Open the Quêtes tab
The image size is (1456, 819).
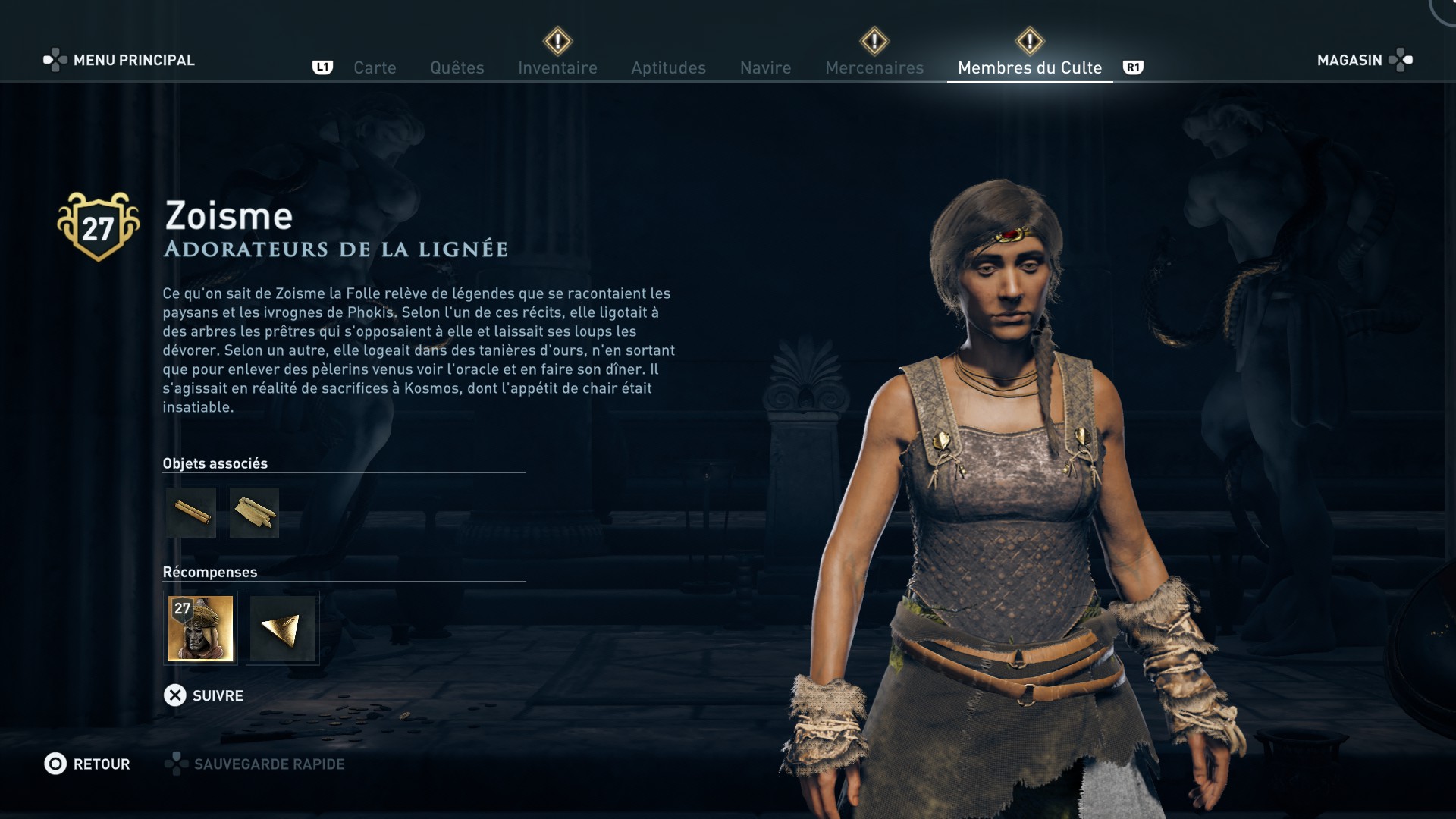(x=457, y=67)
